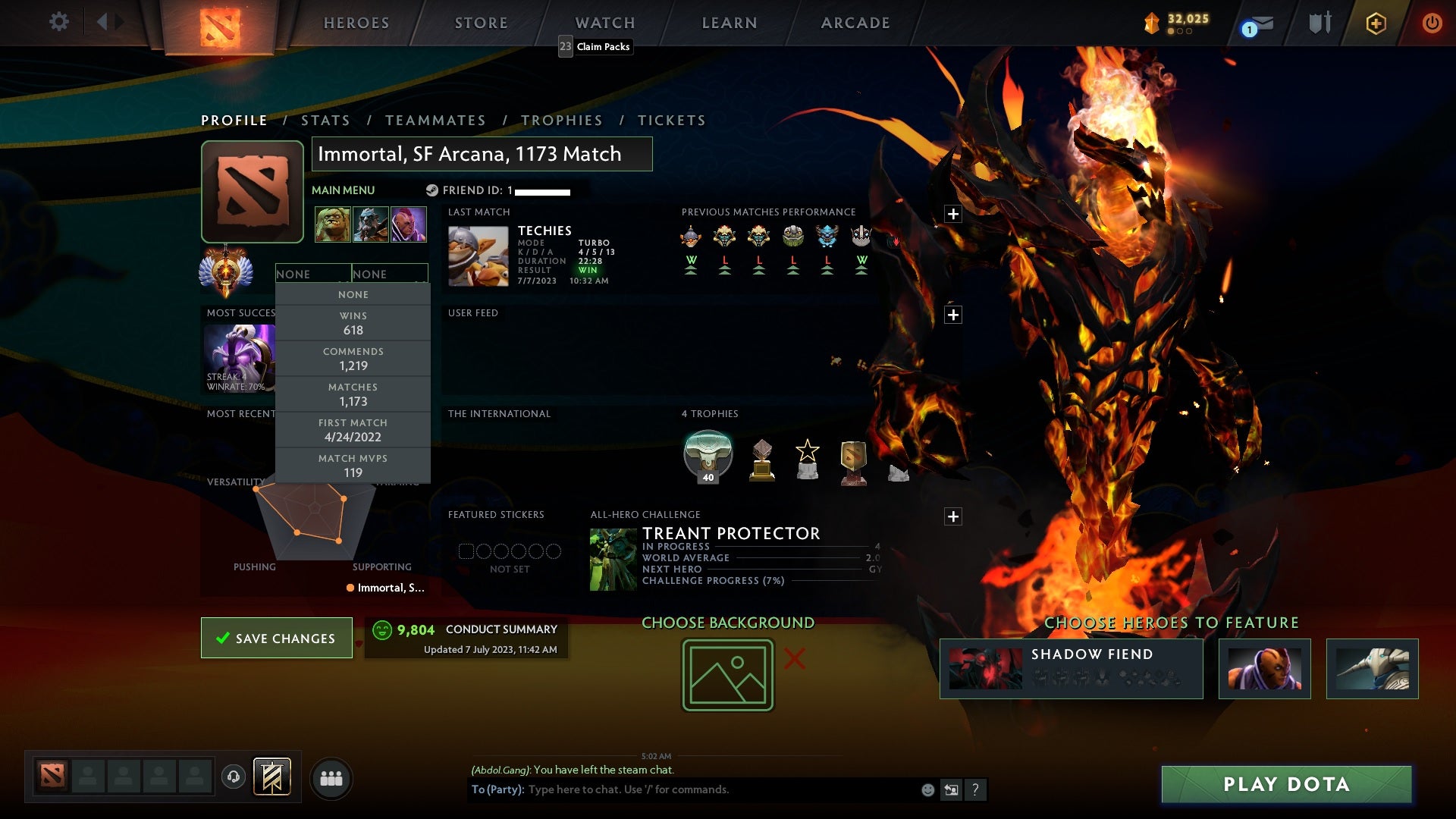The height and width of the screenshot is (819, 1456).
Task: Open party voice chat headset icon
Action: pos(234,777)
